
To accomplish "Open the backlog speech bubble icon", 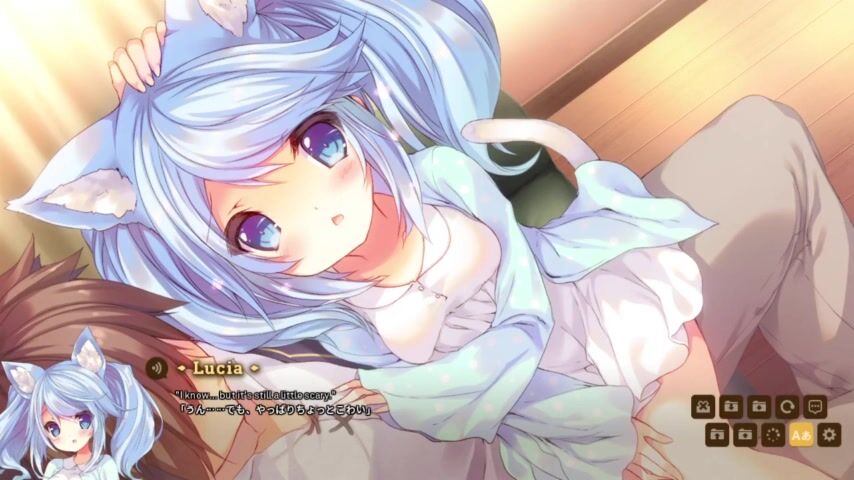I will 815,407.
